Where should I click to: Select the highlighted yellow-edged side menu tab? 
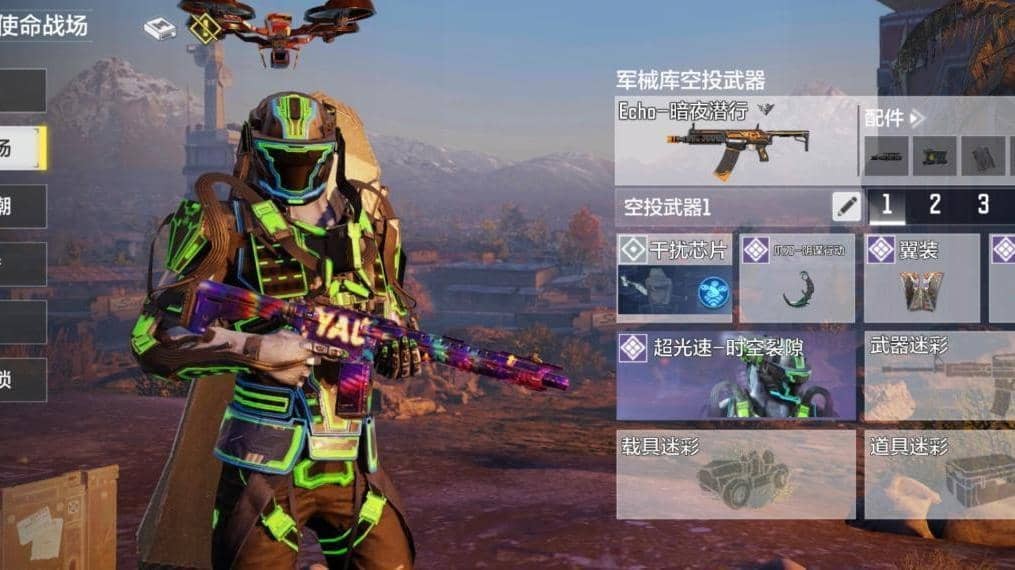tap(22, 148)
